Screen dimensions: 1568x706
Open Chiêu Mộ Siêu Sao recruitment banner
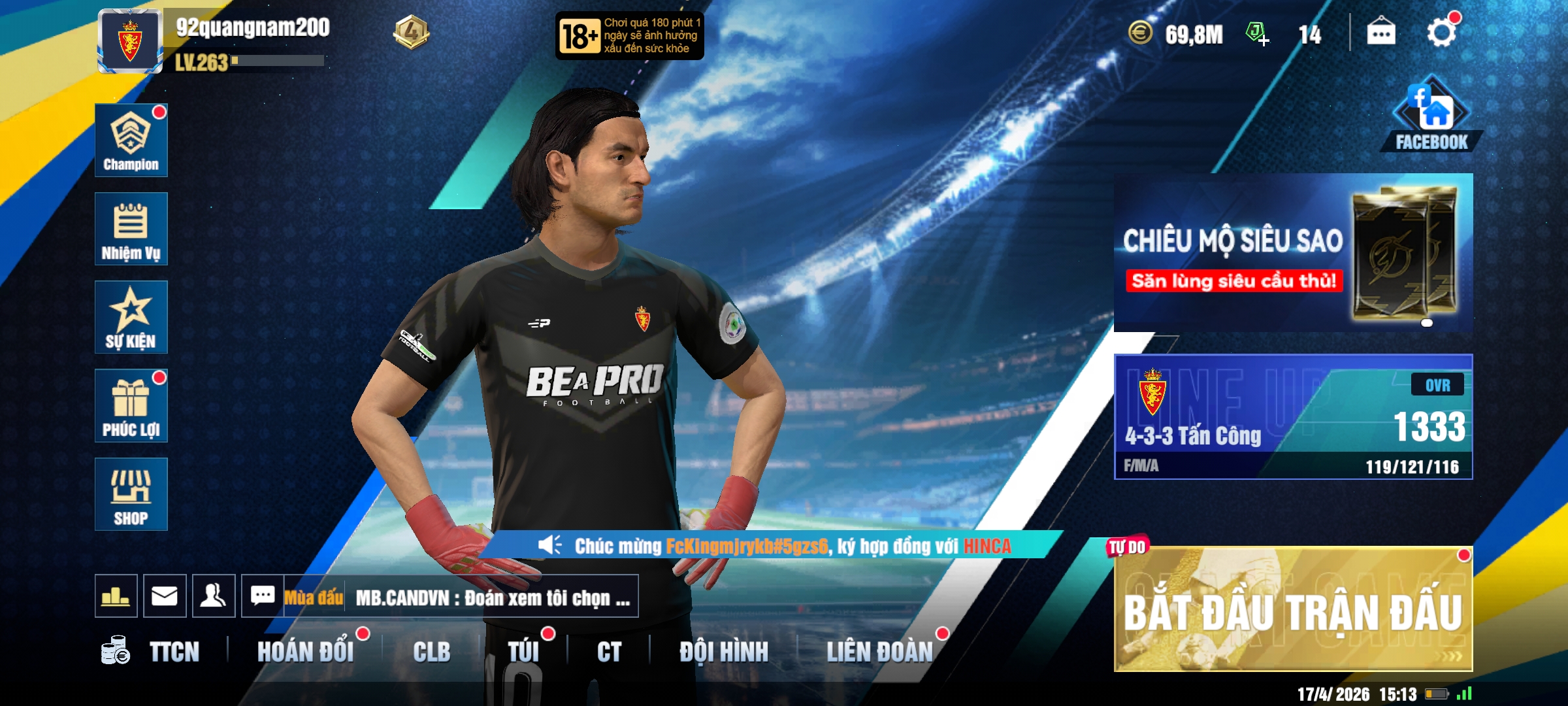tap(1293, 252)
